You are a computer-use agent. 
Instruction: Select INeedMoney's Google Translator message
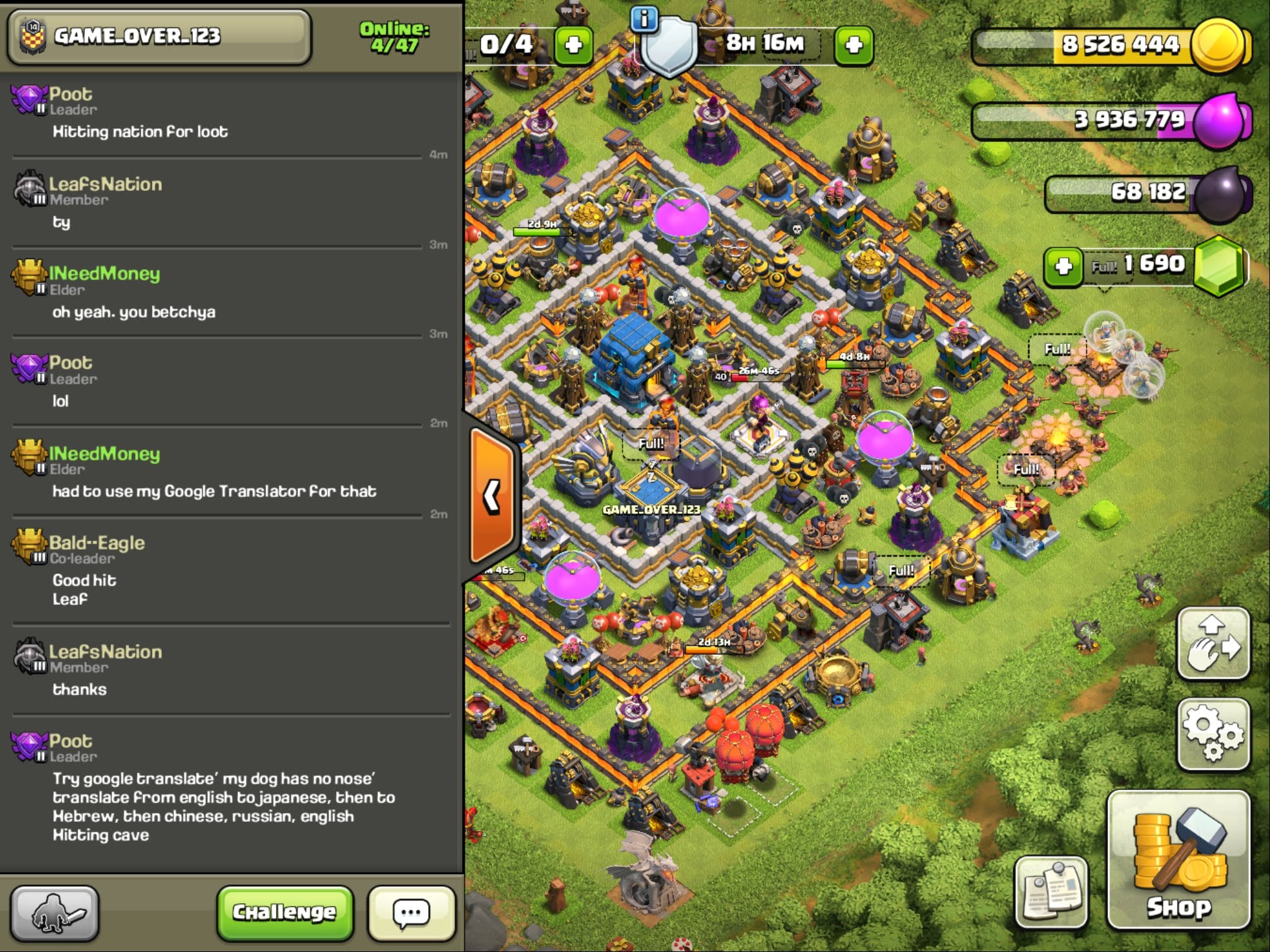click(x=214, y=491)
